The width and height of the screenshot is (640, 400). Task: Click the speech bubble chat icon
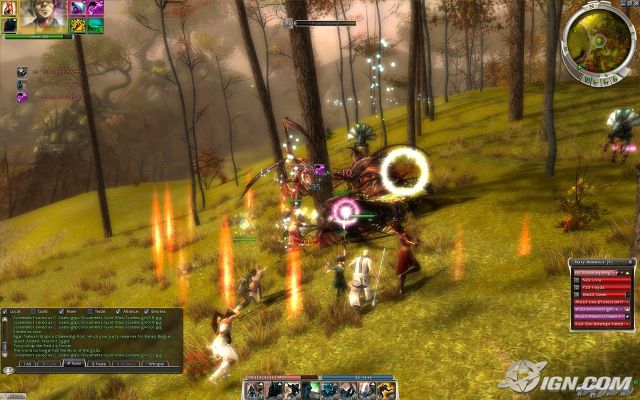8,369
